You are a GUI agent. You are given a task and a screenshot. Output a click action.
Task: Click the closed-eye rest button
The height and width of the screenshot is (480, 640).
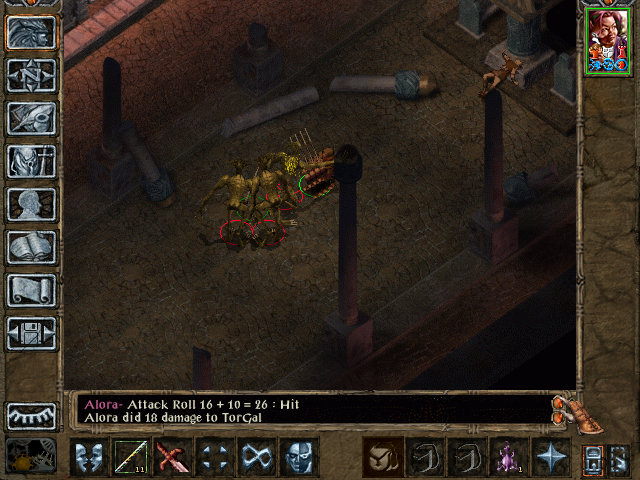[31, 416]
